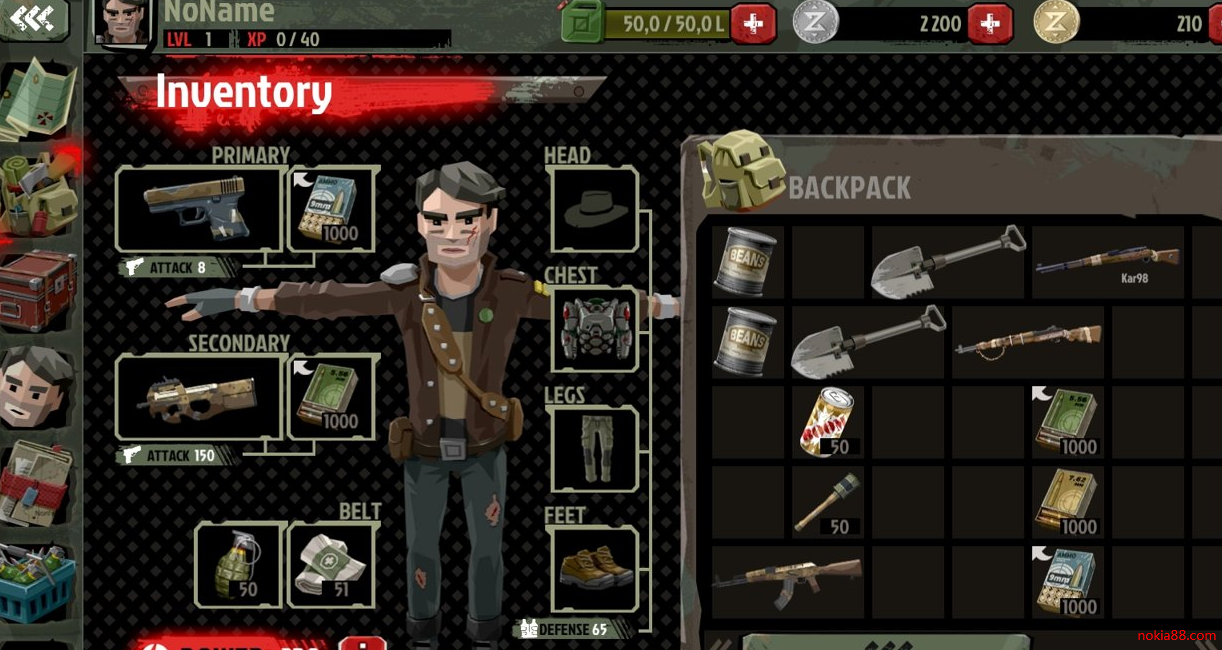Viewport: 1222px width, 650px height.
Task: Select the stick grenade in the backpack
Action: 827,502
